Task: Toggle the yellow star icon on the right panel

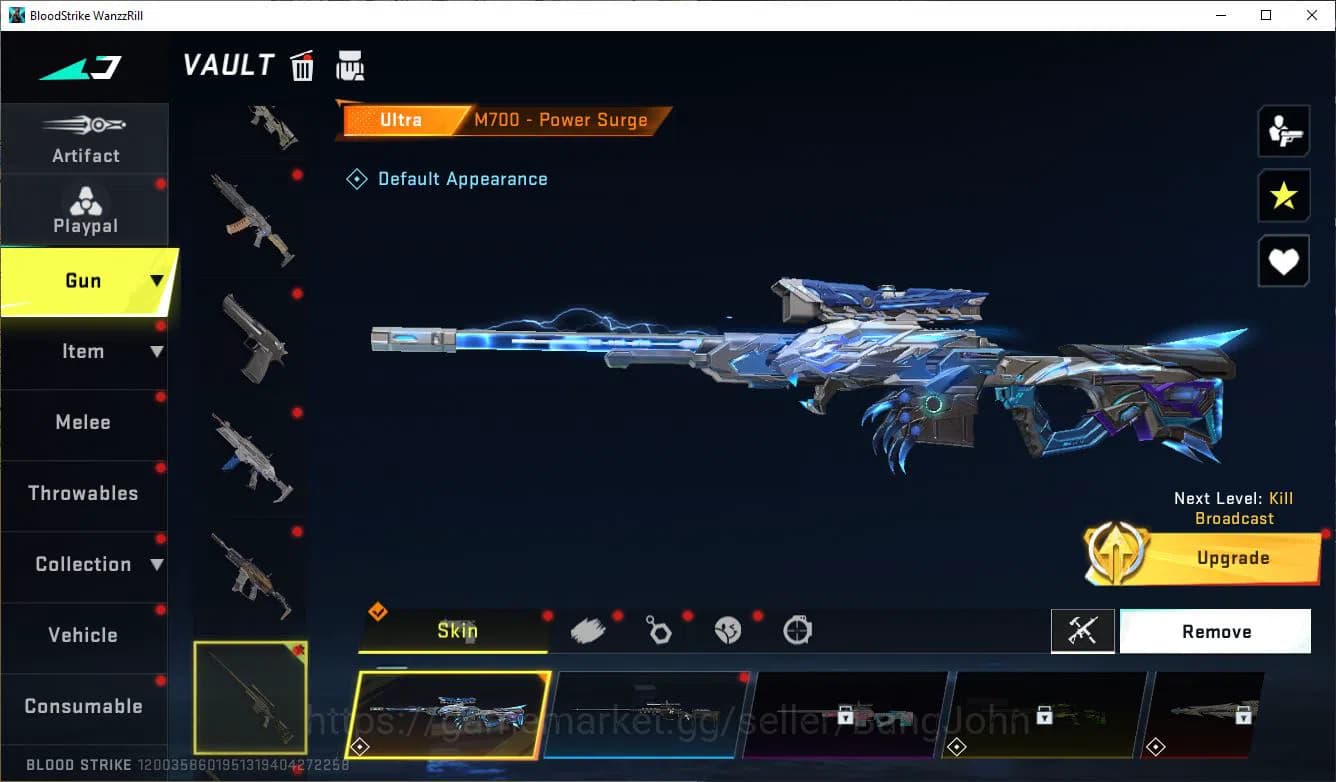Action: pos(1283,196)
